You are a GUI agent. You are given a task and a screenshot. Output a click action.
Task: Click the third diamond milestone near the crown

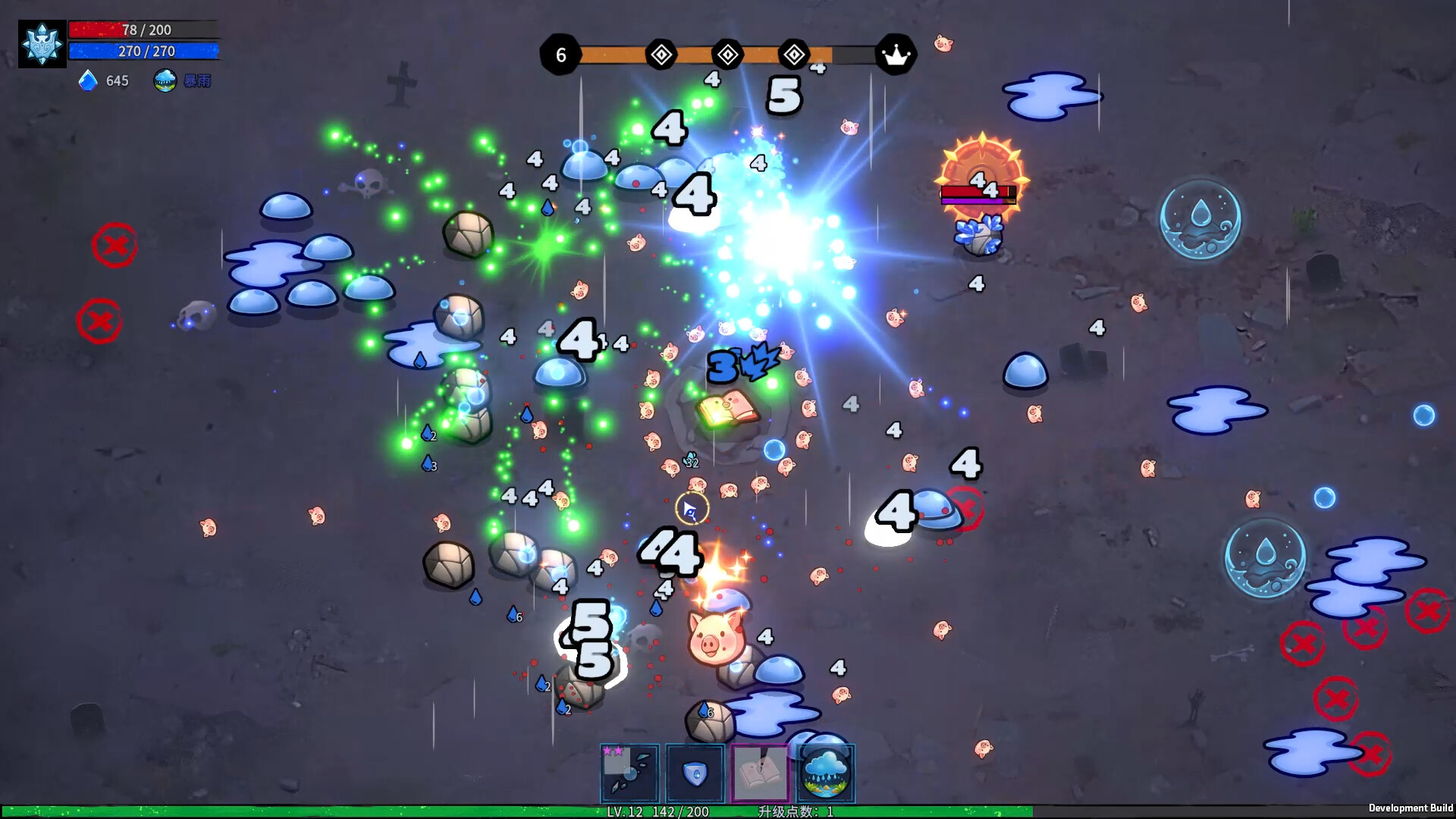click(x=793, y=54)
